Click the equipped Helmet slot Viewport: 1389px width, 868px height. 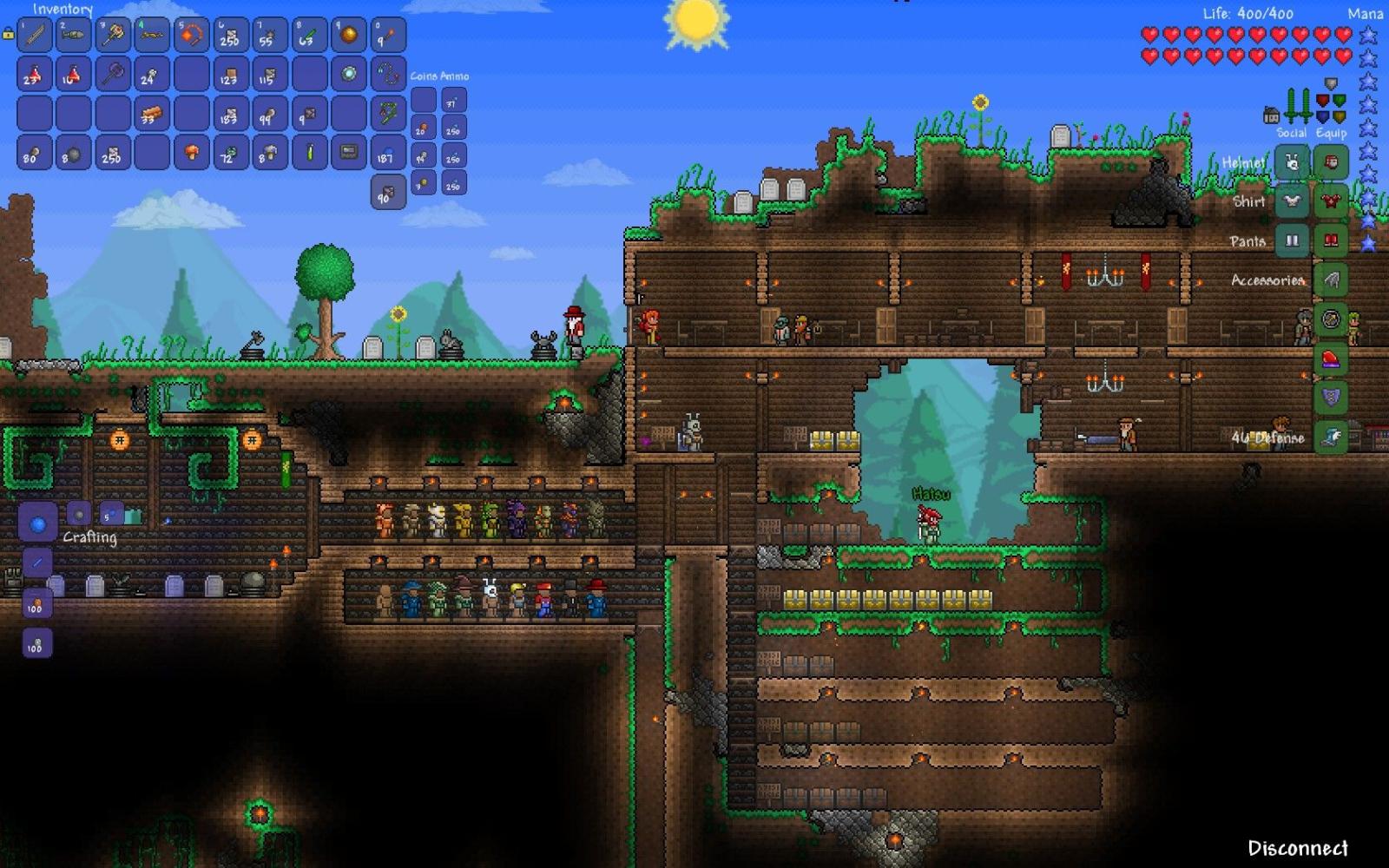(x=1330, y=163)
